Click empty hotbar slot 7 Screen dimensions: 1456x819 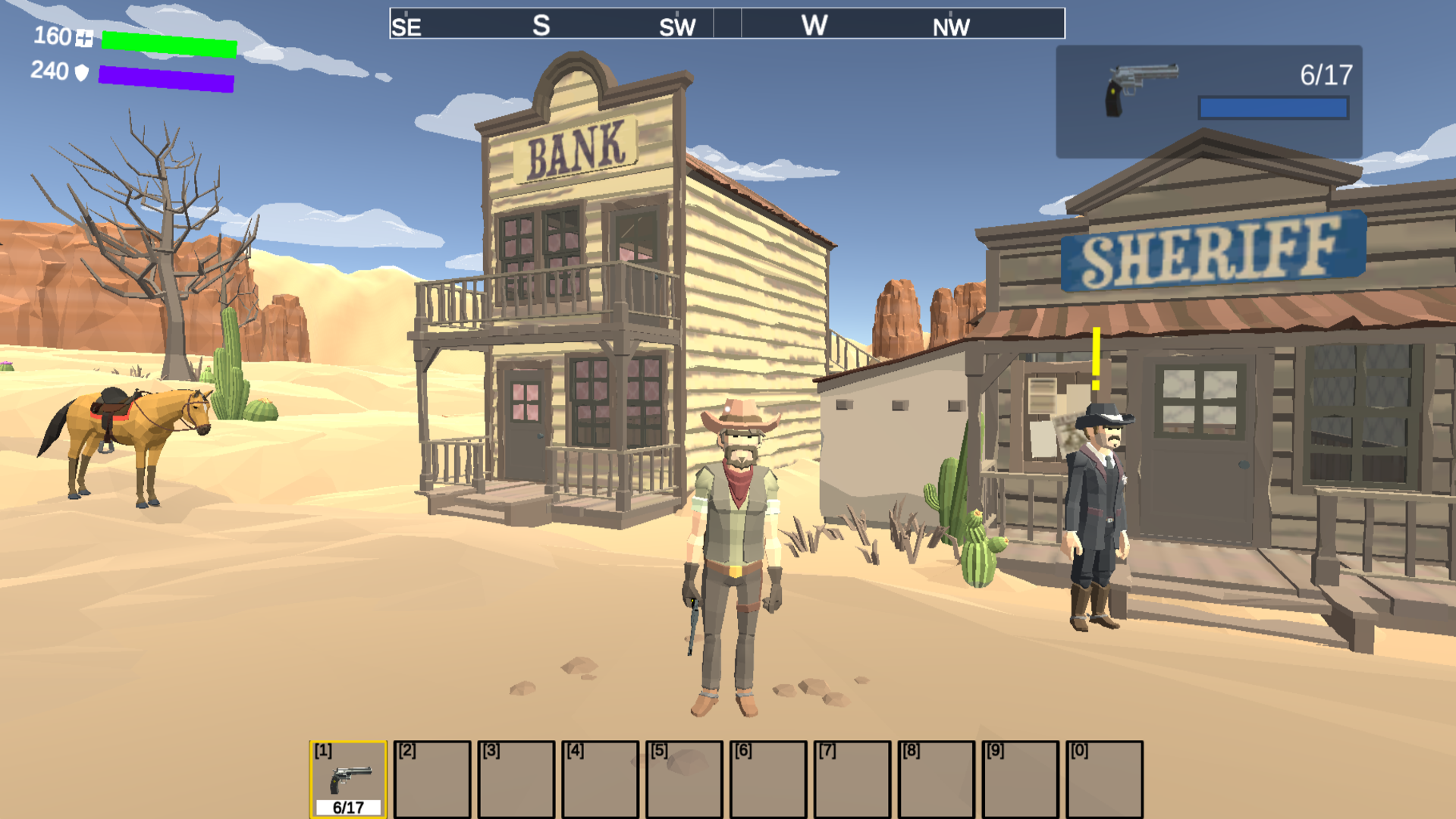click(x=851, y=777)
